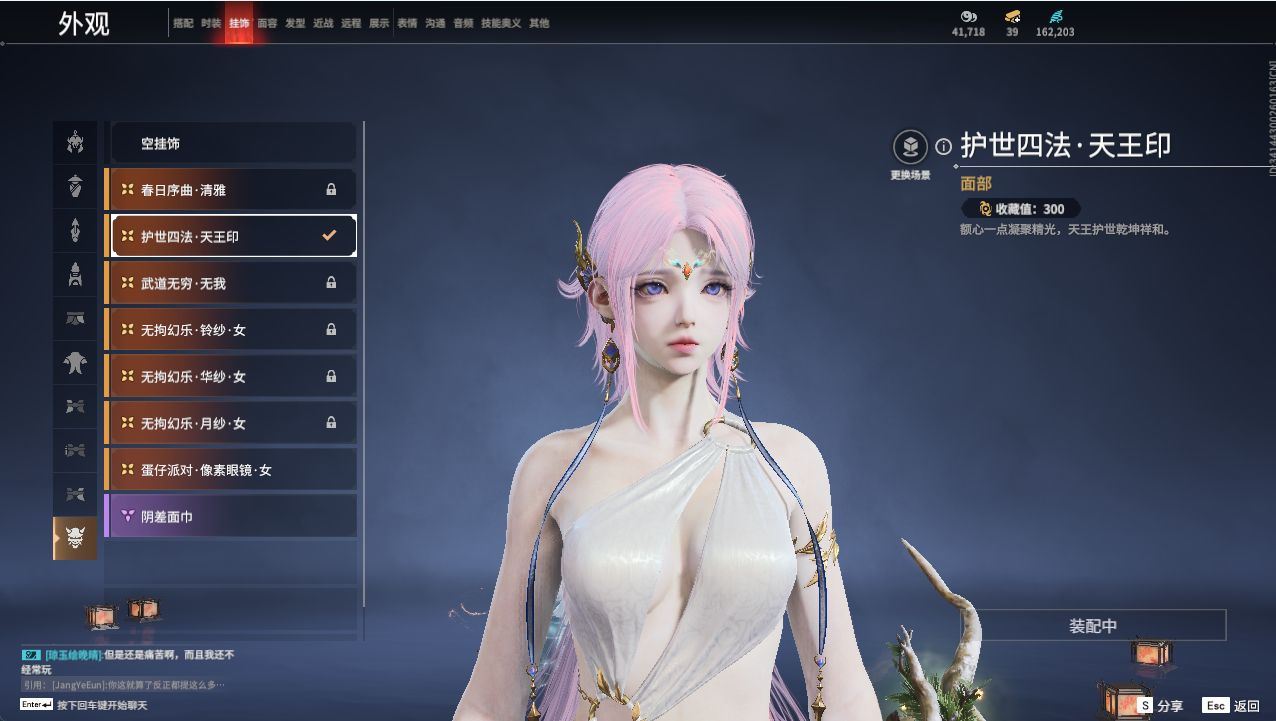The image size is (1276, 721).
Task: Choose the 无拘幻乐·铃纱·女 accessory
Action: click(231, 329)
